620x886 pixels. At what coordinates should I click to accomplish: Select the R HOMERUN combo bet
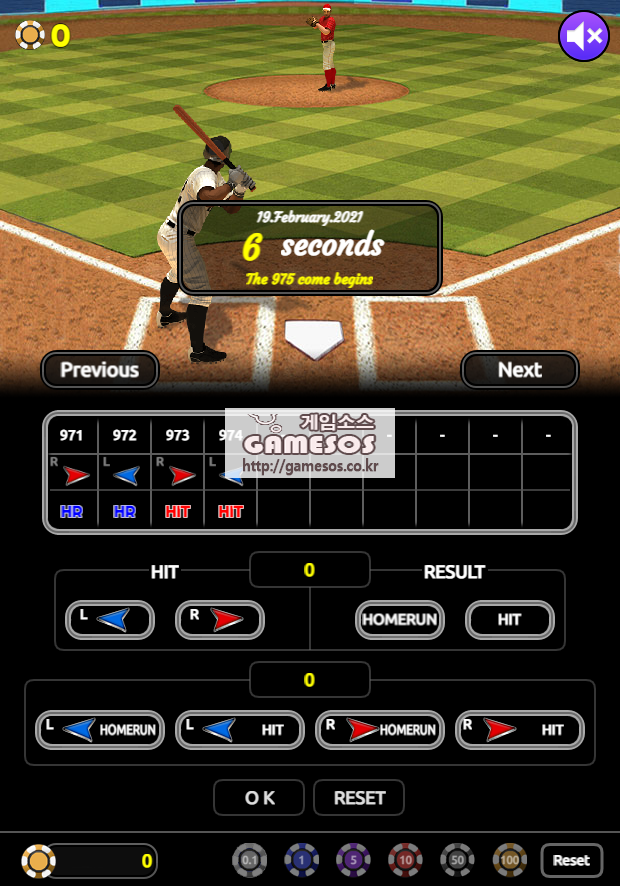[380, 730]
